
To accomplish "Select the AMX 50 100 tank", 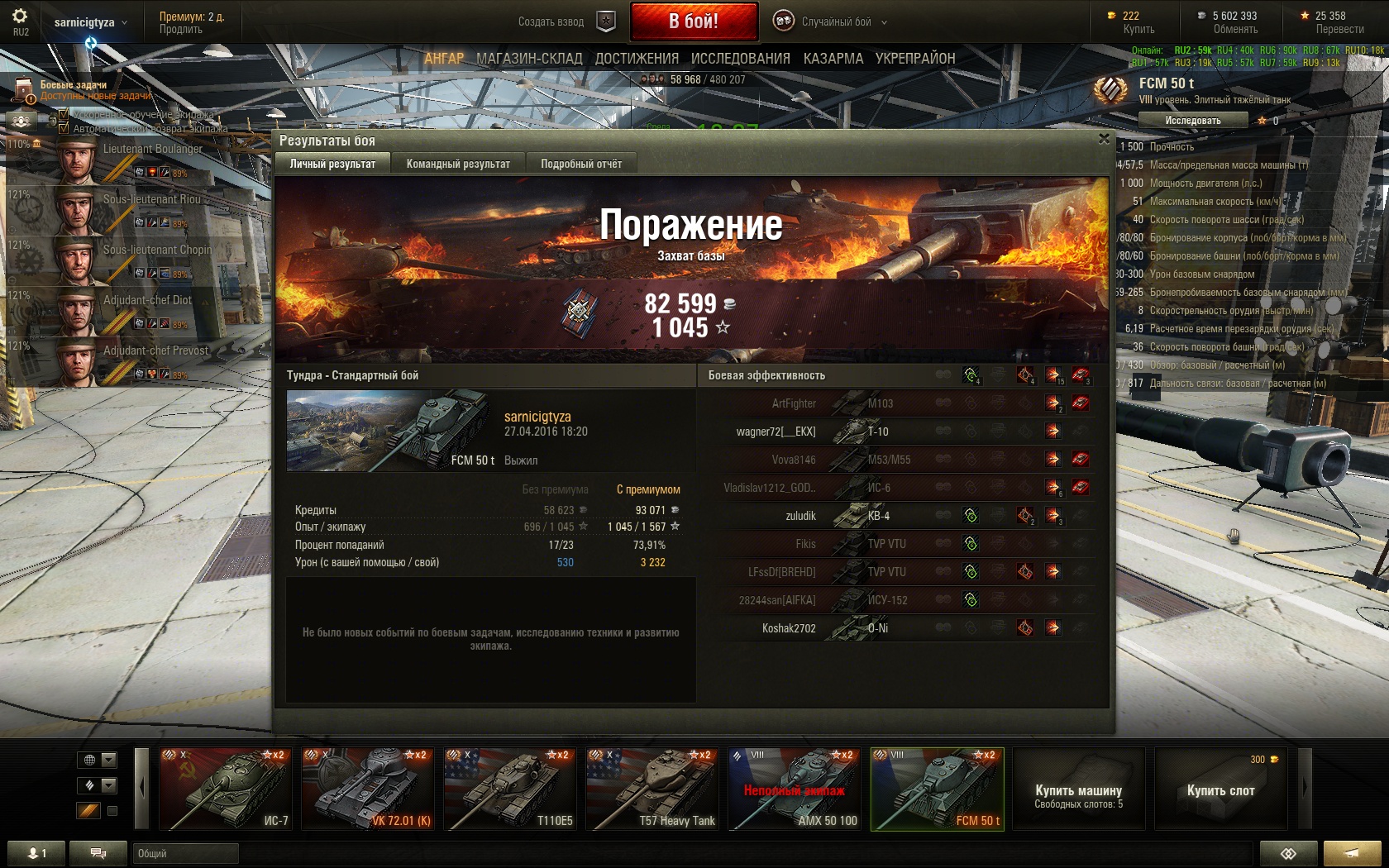I will pyautogui.click(x=794, y=789).
